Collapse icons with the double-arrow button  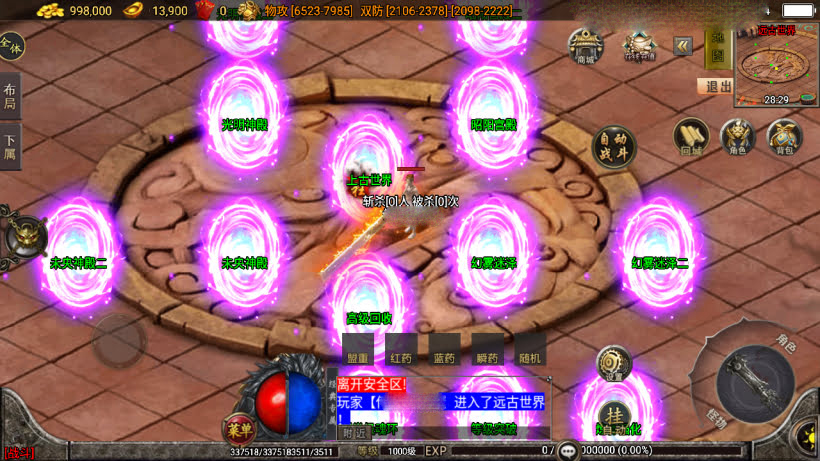[682, 46]
